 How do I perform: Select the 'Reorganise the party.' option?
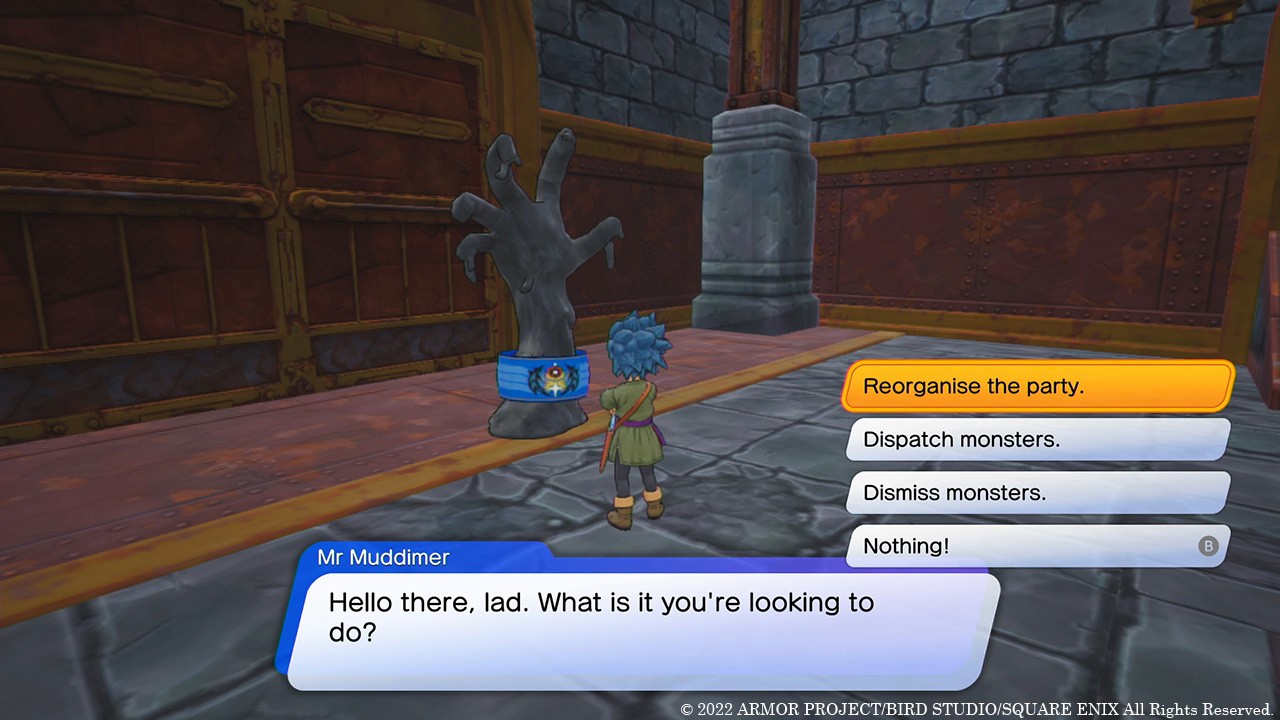coord(1038,386)
